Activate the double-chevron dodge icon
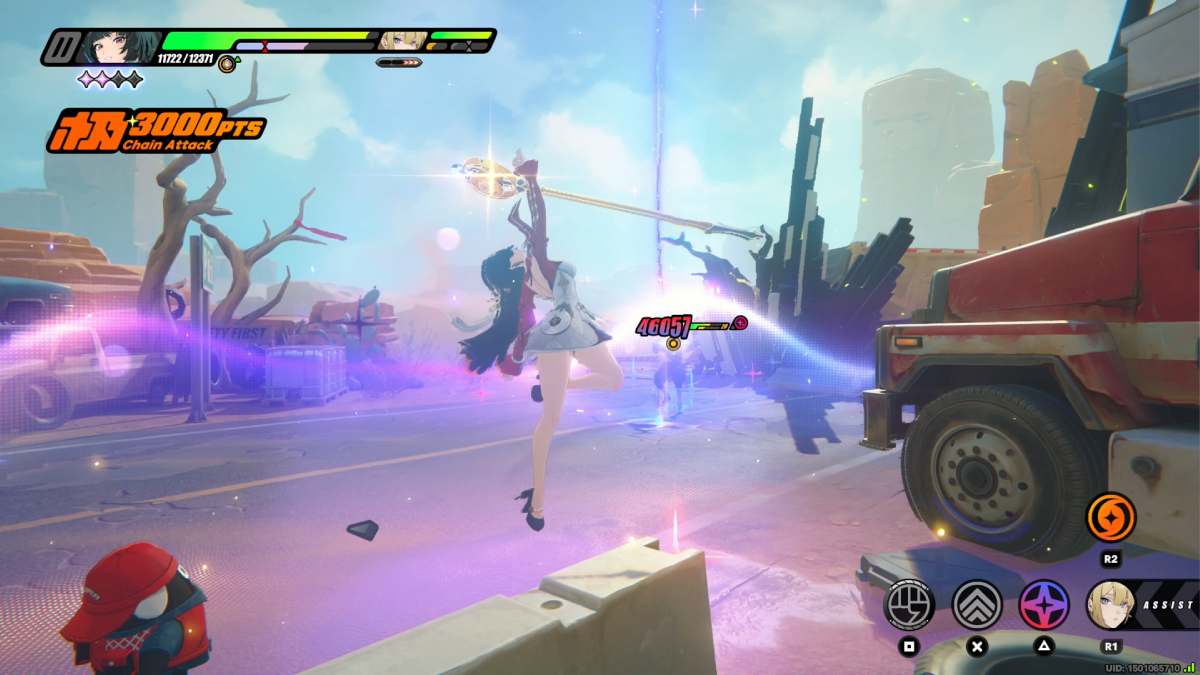 [x=977, y=604]
